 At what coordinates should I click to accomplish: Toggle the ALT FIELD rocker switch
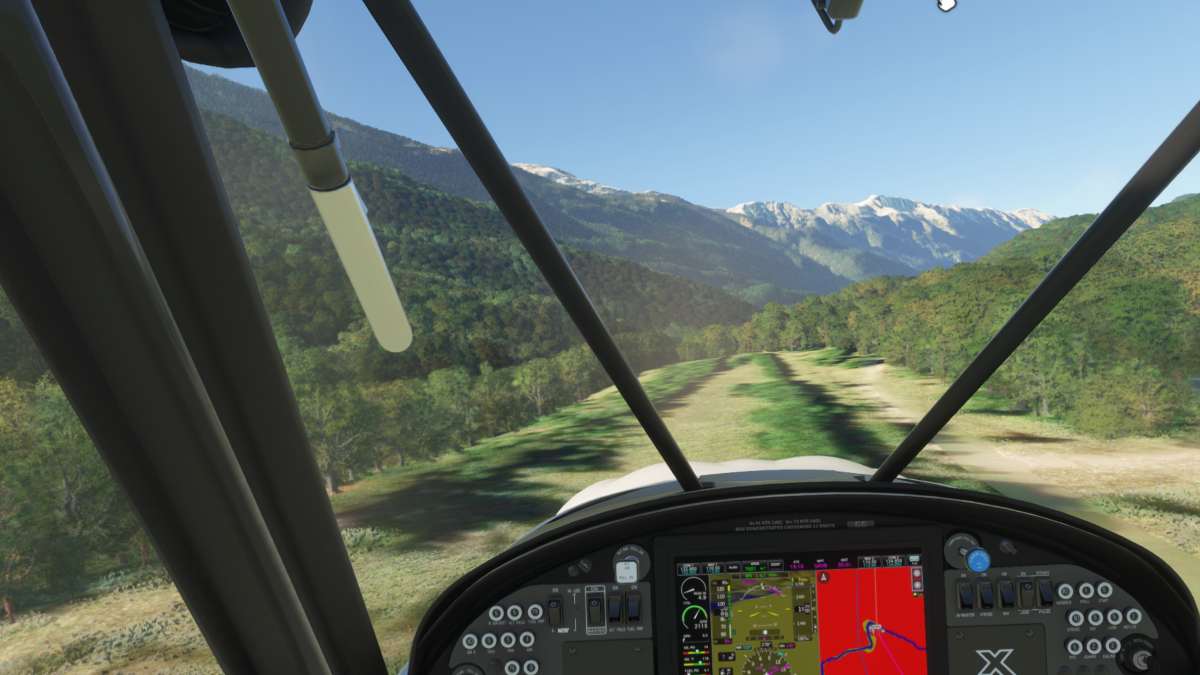(x=615, y=608)
